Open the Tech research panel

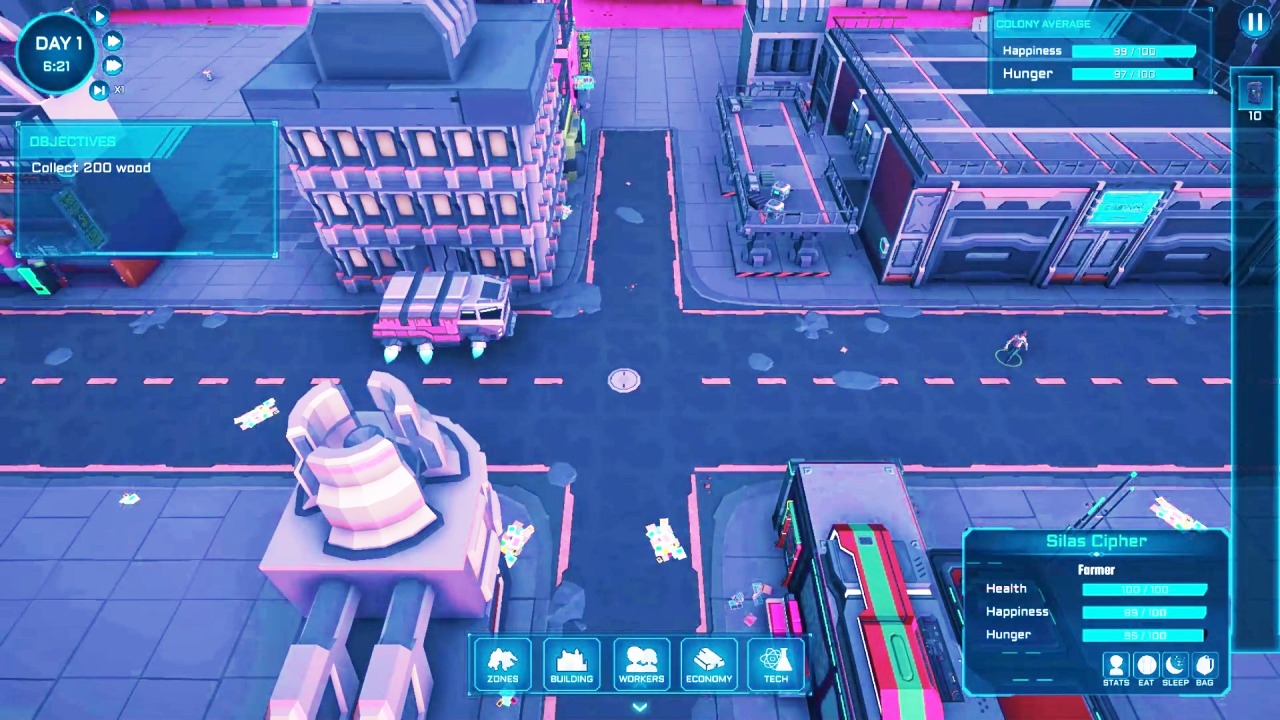point(776,663)
